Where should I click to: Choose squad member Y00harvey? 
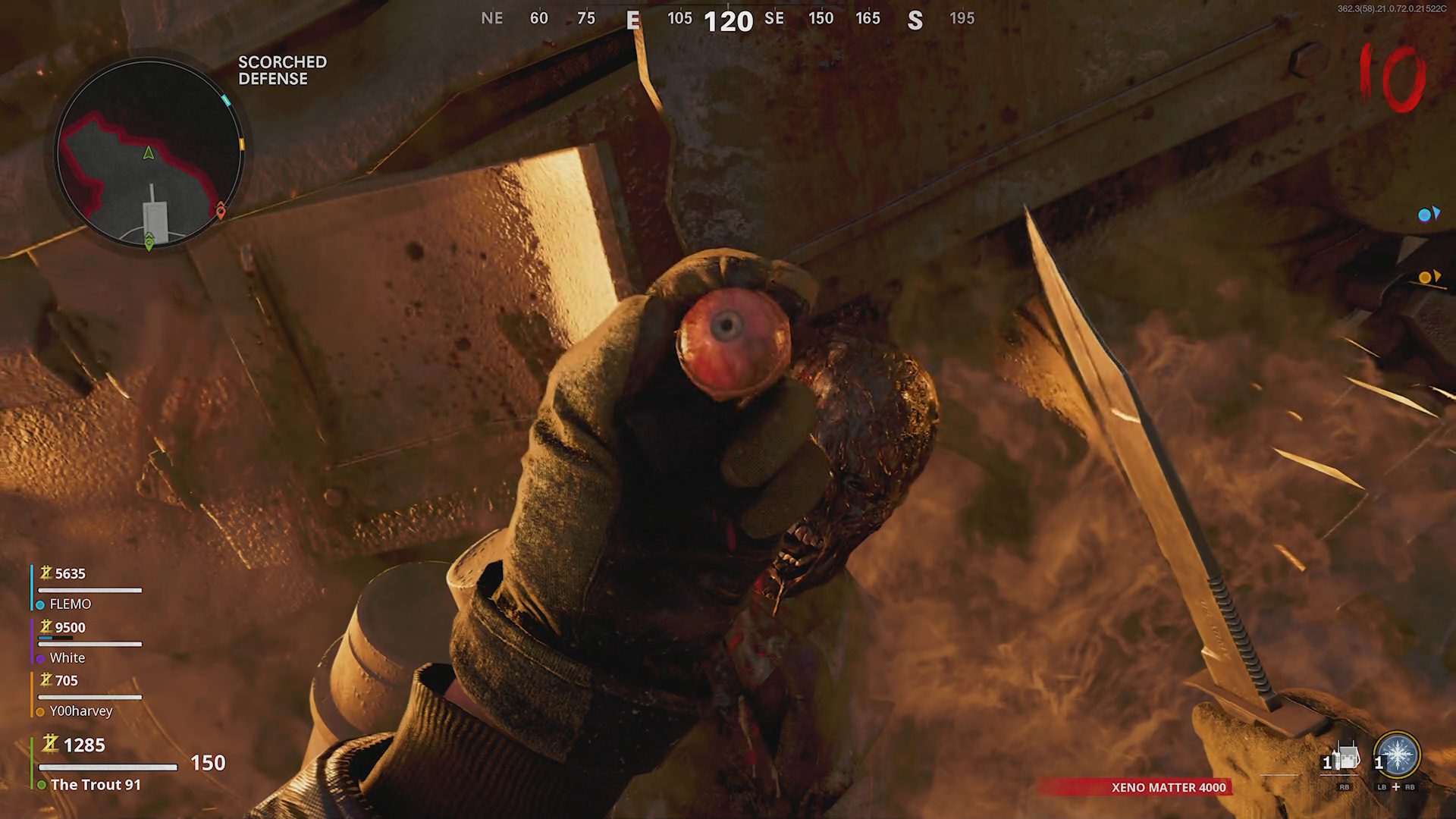coord(80,711)
